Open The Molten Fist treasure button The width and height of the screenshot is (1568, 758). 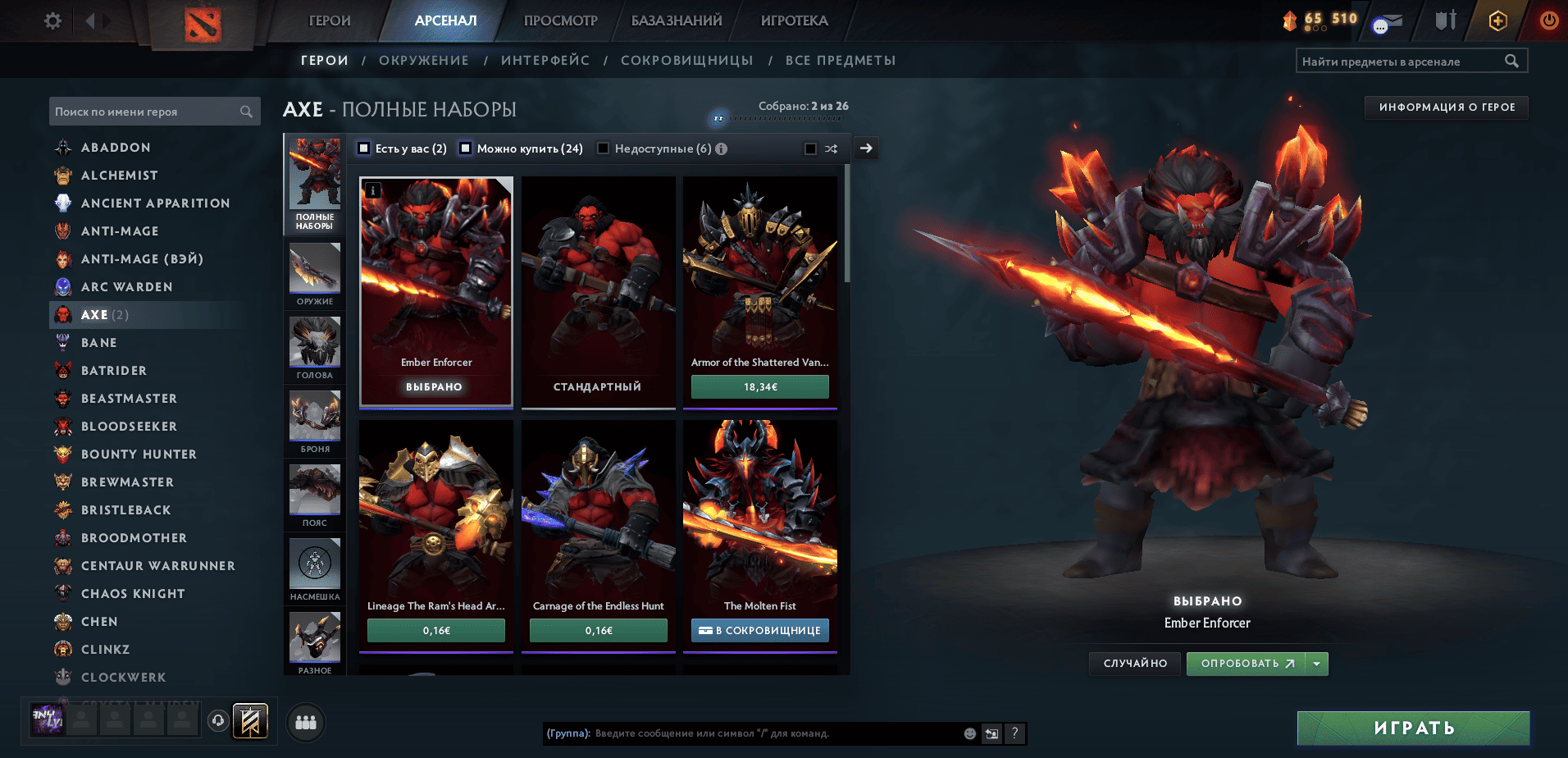[760, 630]
